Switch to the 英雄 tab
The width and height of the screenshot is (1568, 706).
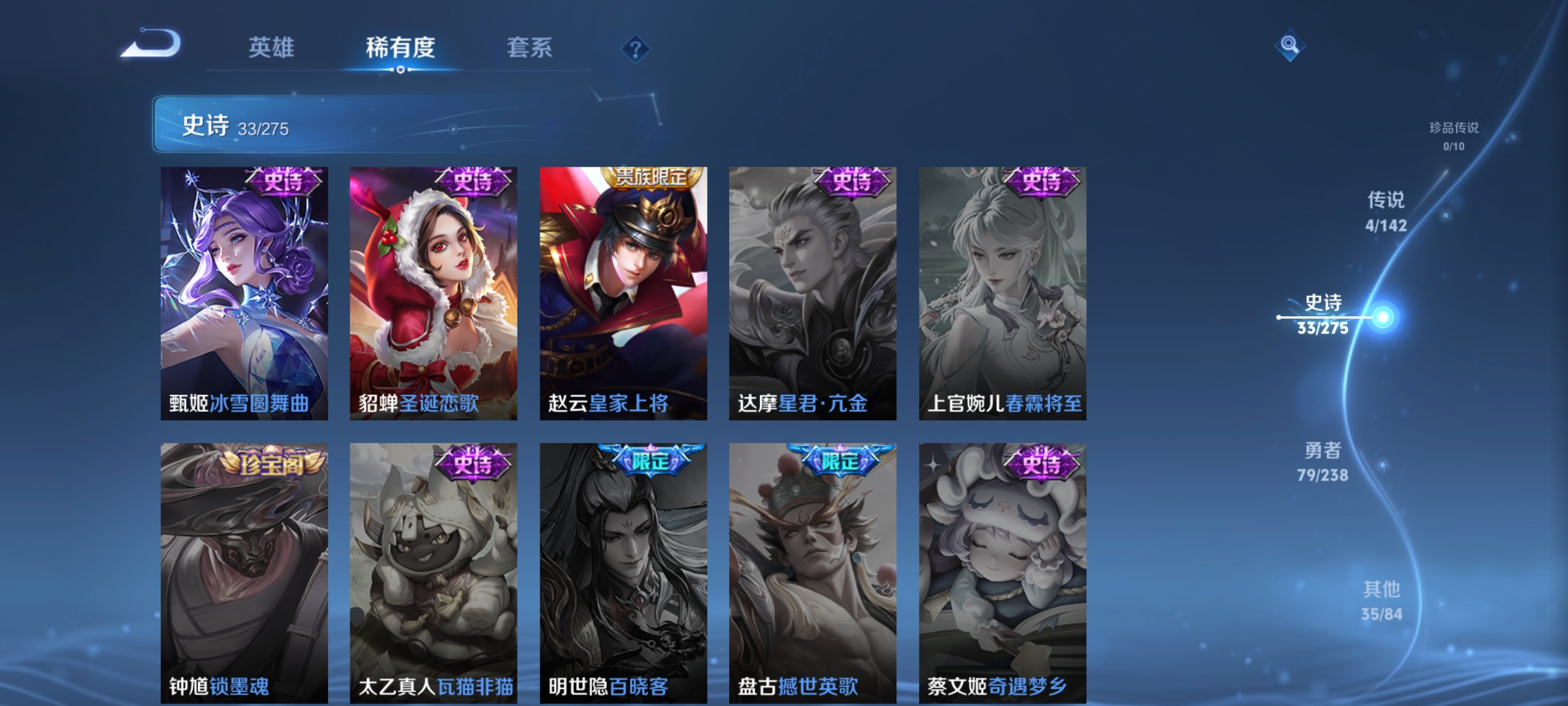pos(270,47)
